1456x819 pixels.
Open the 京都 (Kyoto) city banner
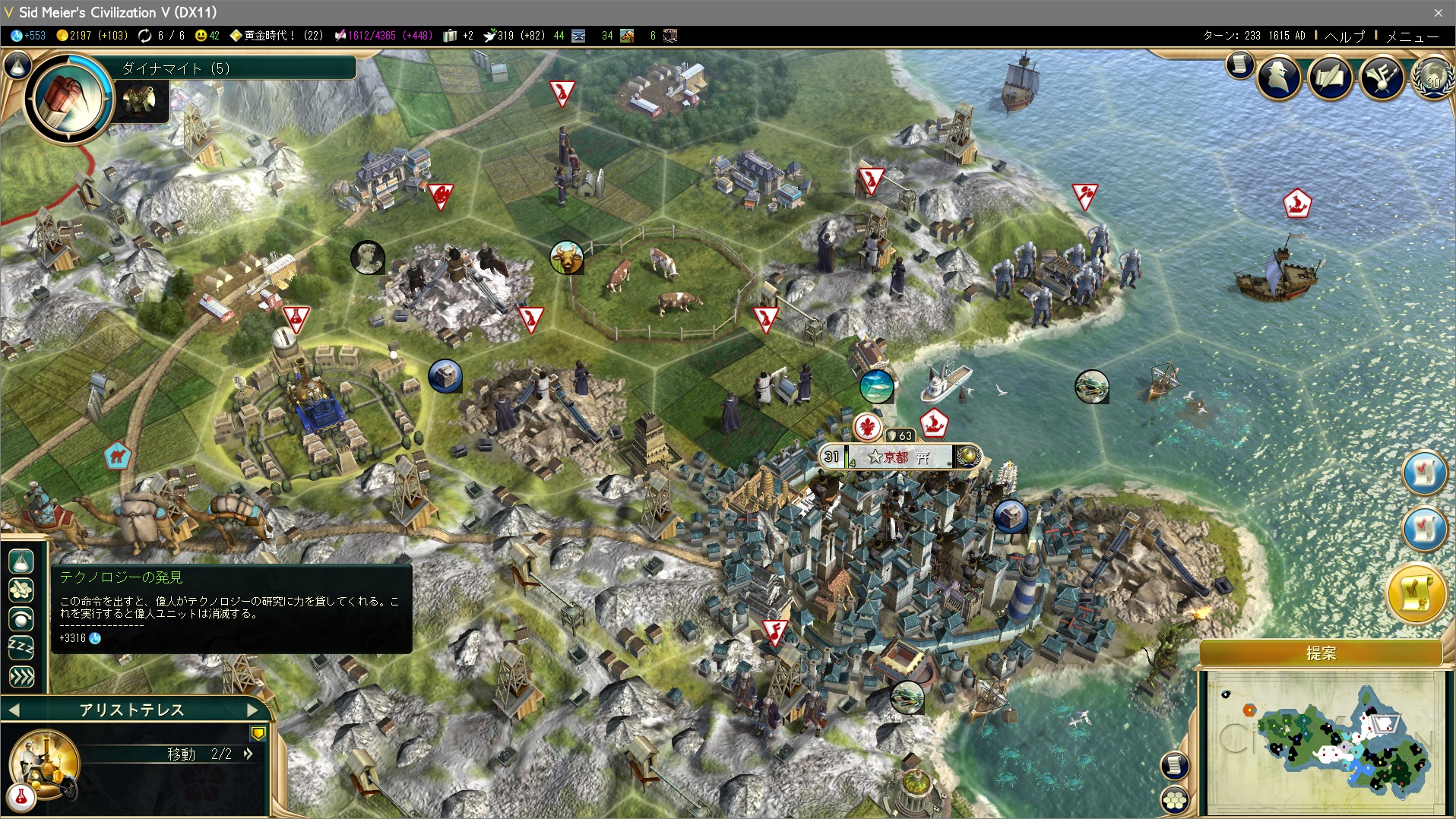(x=898, y=457)
